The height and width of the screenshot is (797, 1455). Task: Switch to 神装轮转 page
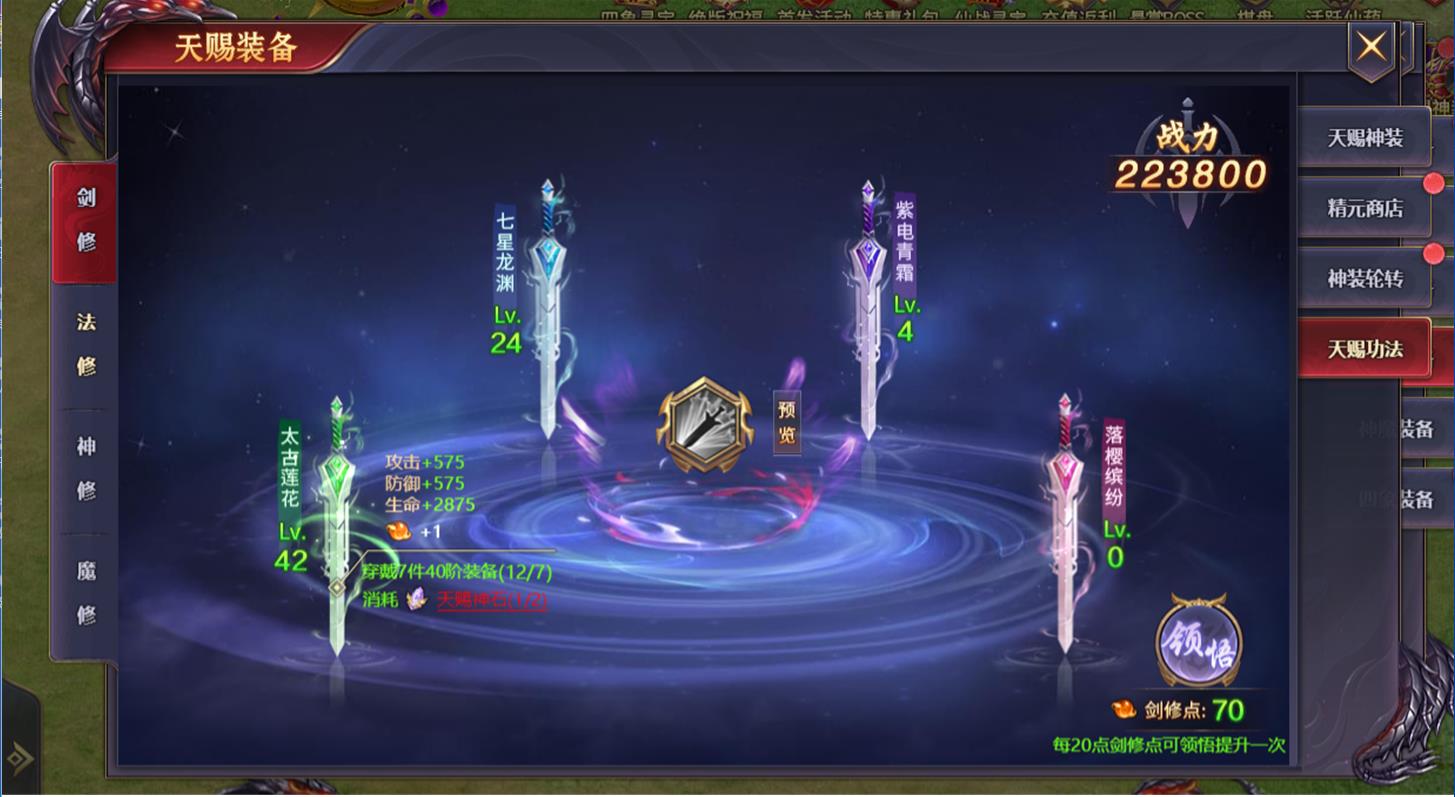(x=1364, y=278)
